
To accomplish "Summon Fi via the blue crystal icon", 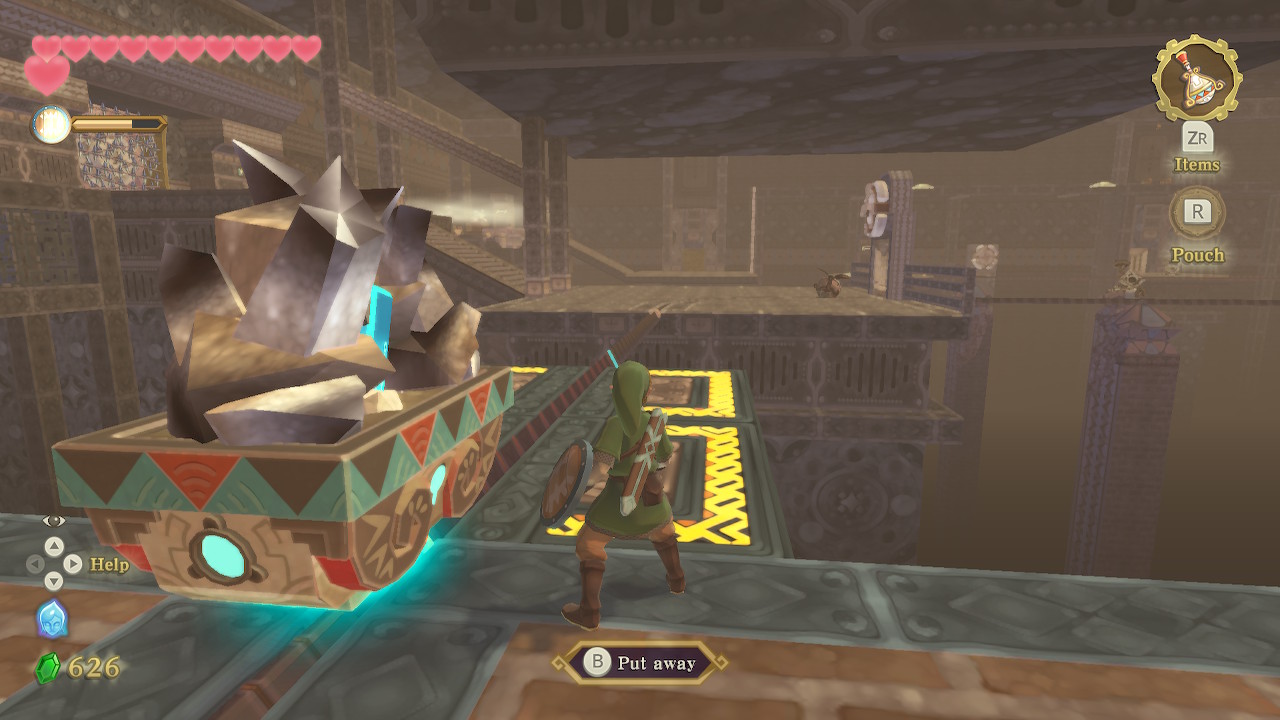I will pos(52,619).
